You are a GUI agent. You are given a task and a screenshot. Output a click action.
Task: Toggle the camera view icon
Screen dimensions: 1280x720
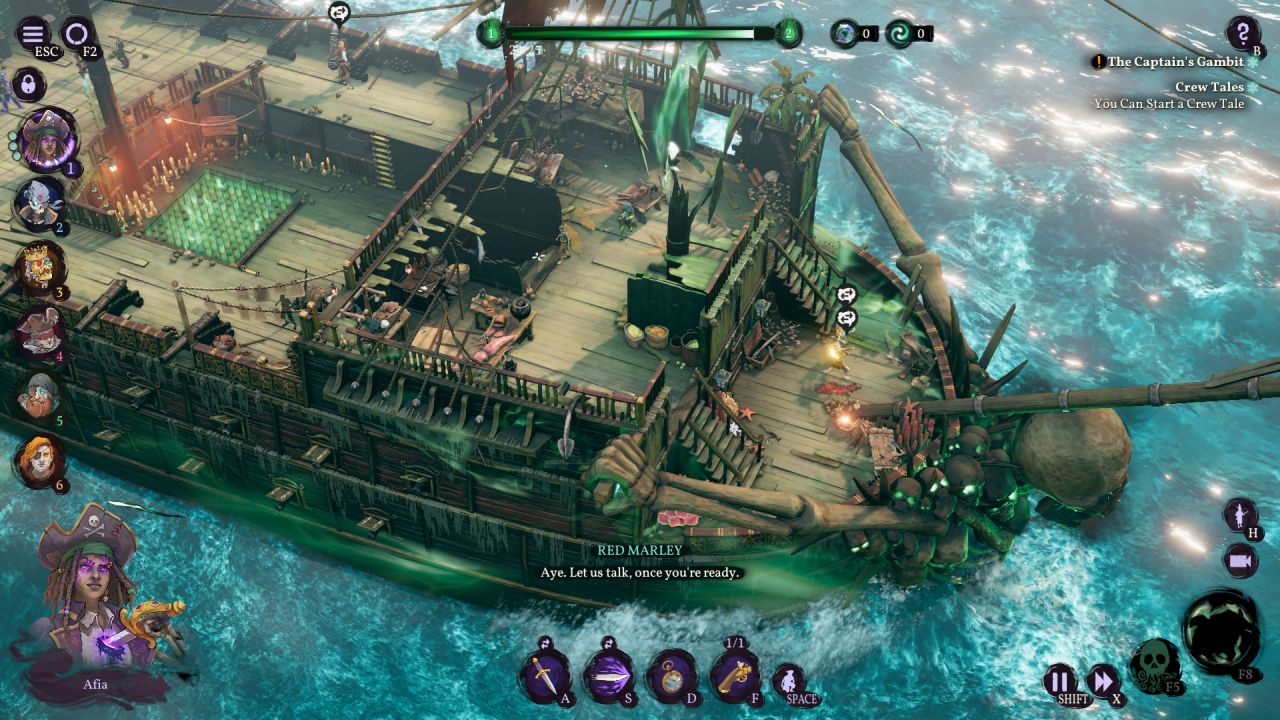click(1241, 561)
